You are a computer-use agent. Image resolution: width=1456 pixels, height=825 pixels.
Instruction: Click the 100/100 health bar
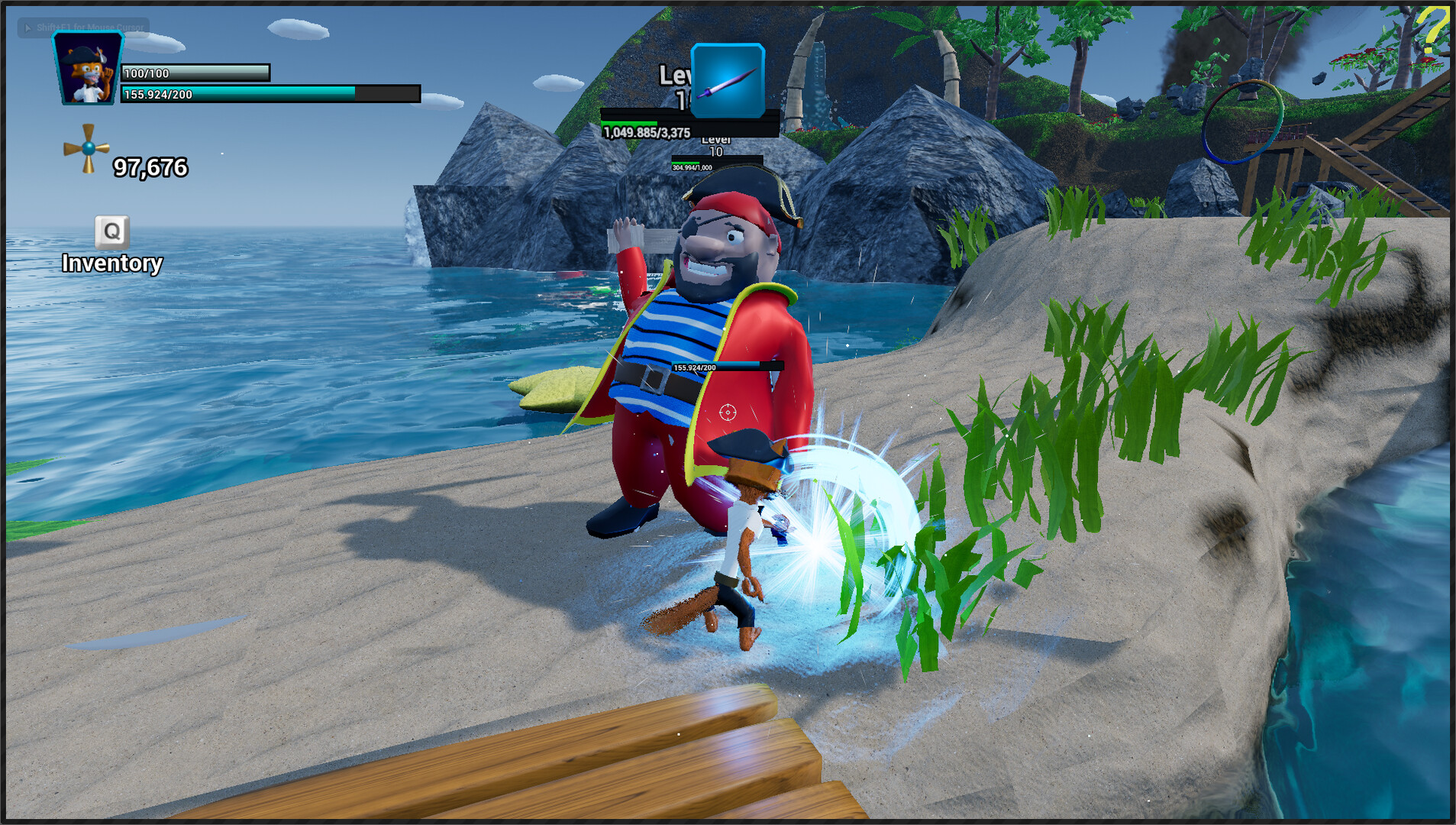195,72
